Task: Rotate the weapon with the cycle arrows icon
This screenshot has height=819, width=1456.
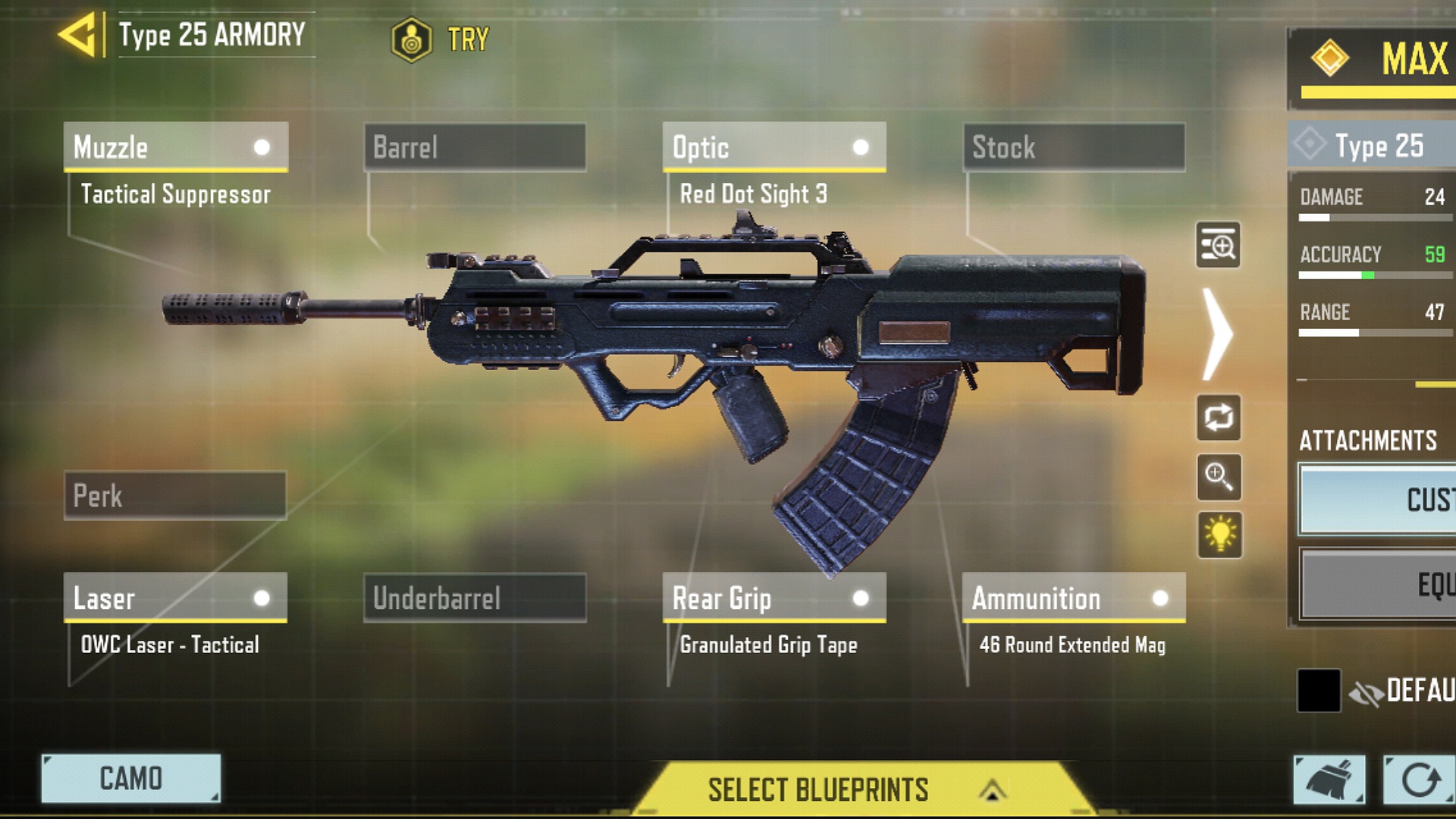Action: click(1218, 417)
